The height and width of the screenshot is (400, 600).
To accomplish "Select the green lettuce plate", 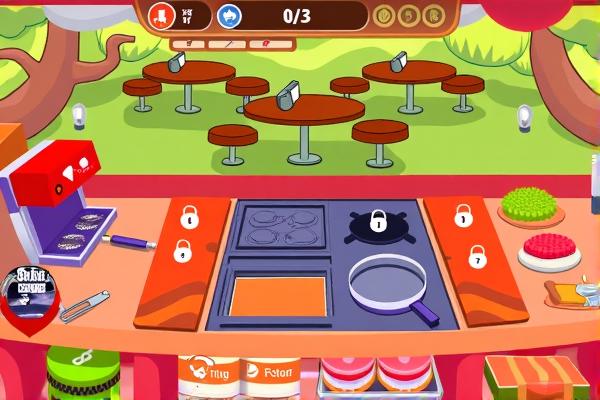I will click(530, 205).
